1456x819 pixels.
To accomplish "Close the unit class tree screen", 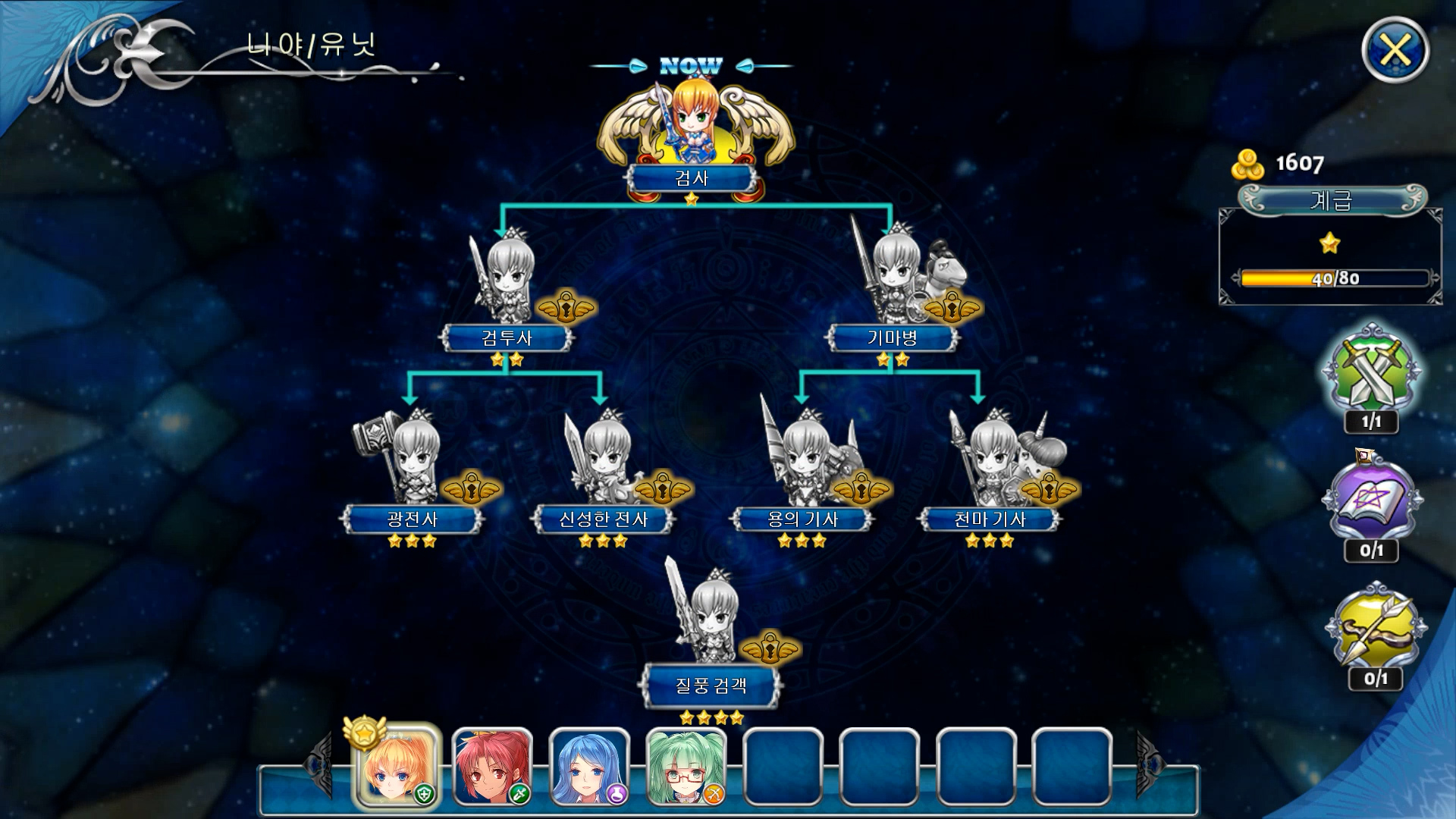I will click(1395, 51).
